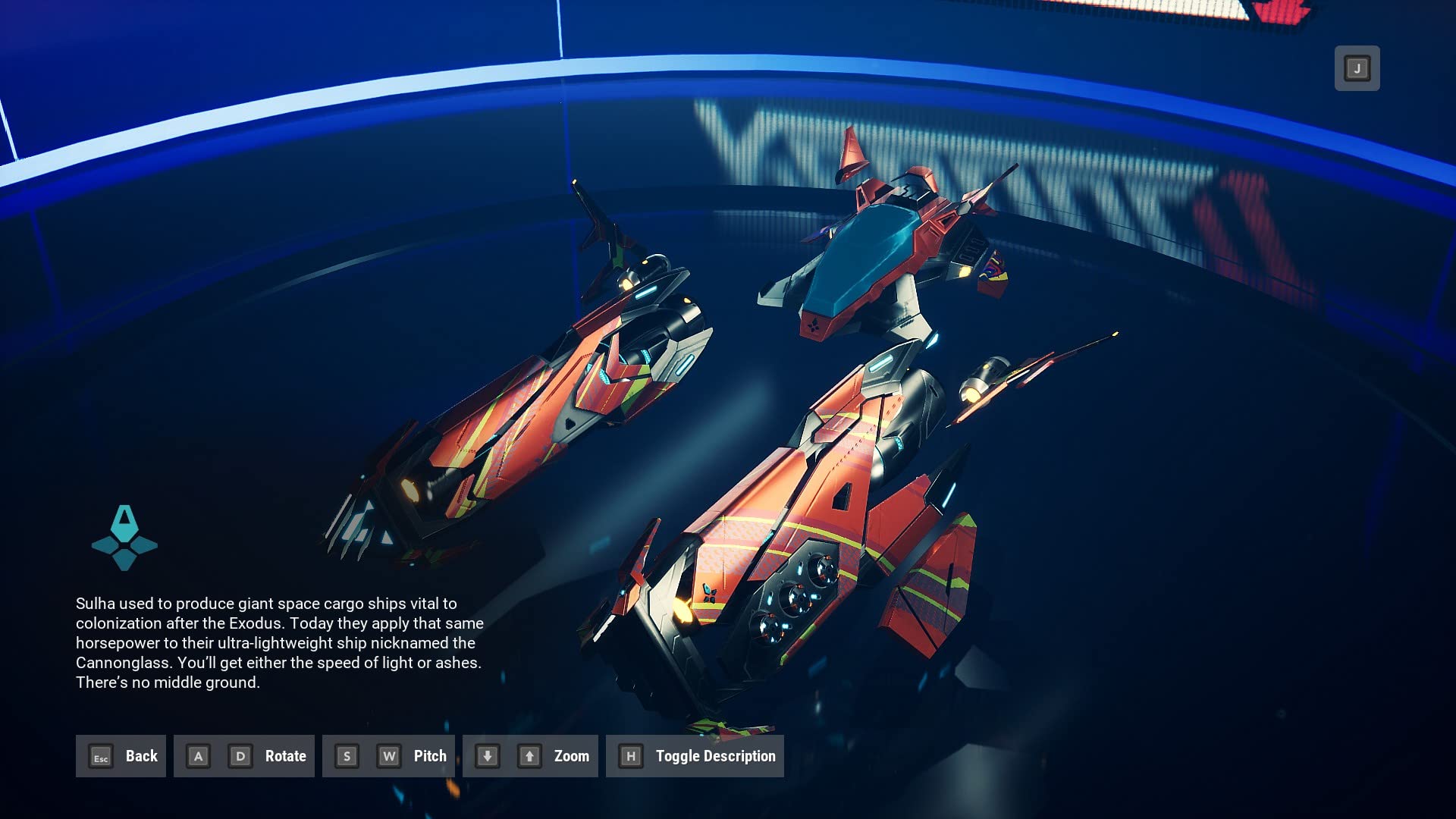1456x819 pixels.
Task: Click the J key prompt in top-right corner
Action: (x=1357, y=68)
